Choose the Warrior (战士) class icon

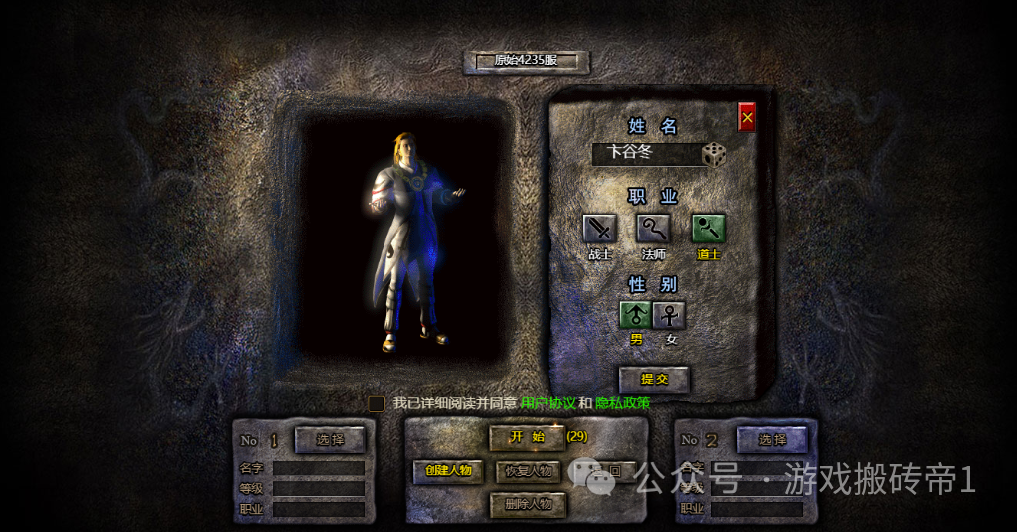(599, 229)
